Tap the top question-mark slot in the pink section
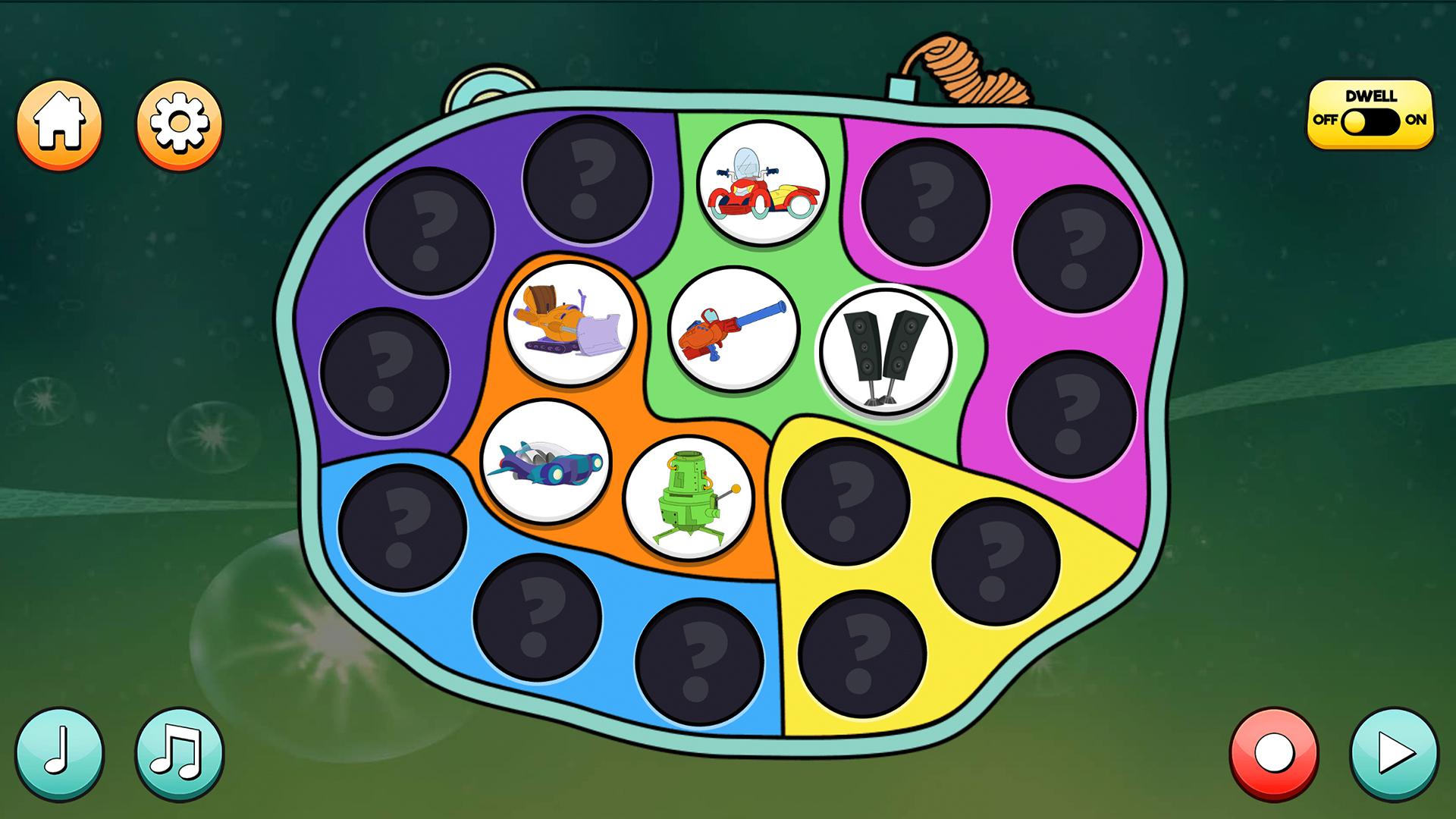The width and height of the screenshot is (1456, 819). point(927,199)
